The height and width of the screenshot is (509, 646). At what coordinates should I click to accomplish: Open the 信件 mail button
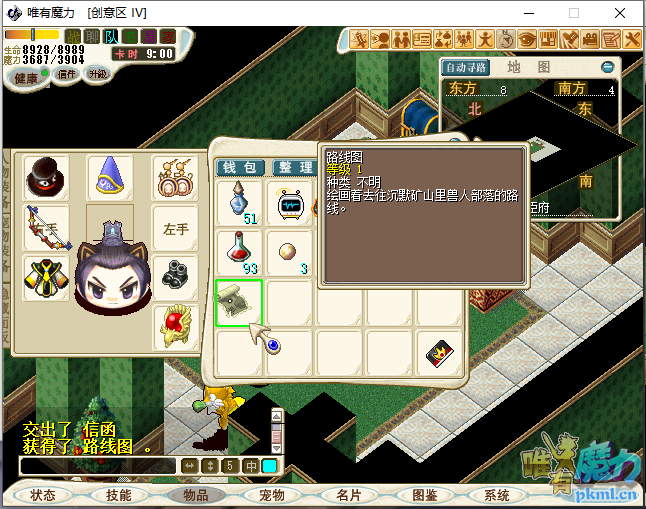click(66, 74)
